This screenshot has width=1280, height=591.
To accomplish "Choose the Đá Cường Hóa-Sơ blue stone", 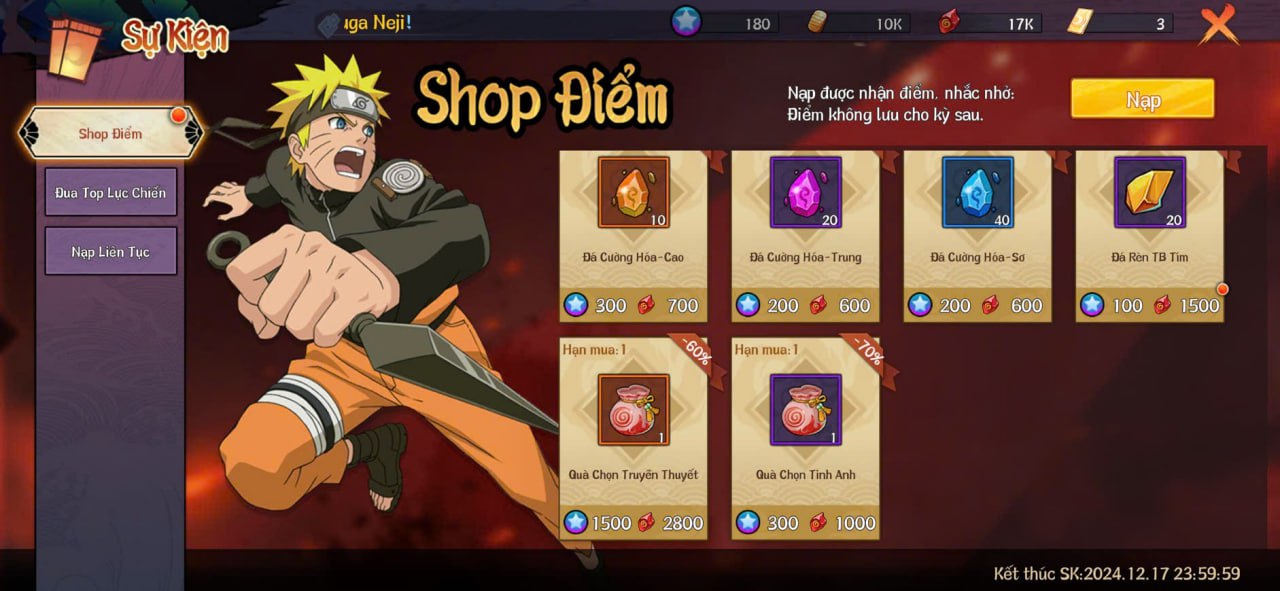I will (x=977, y=193).
